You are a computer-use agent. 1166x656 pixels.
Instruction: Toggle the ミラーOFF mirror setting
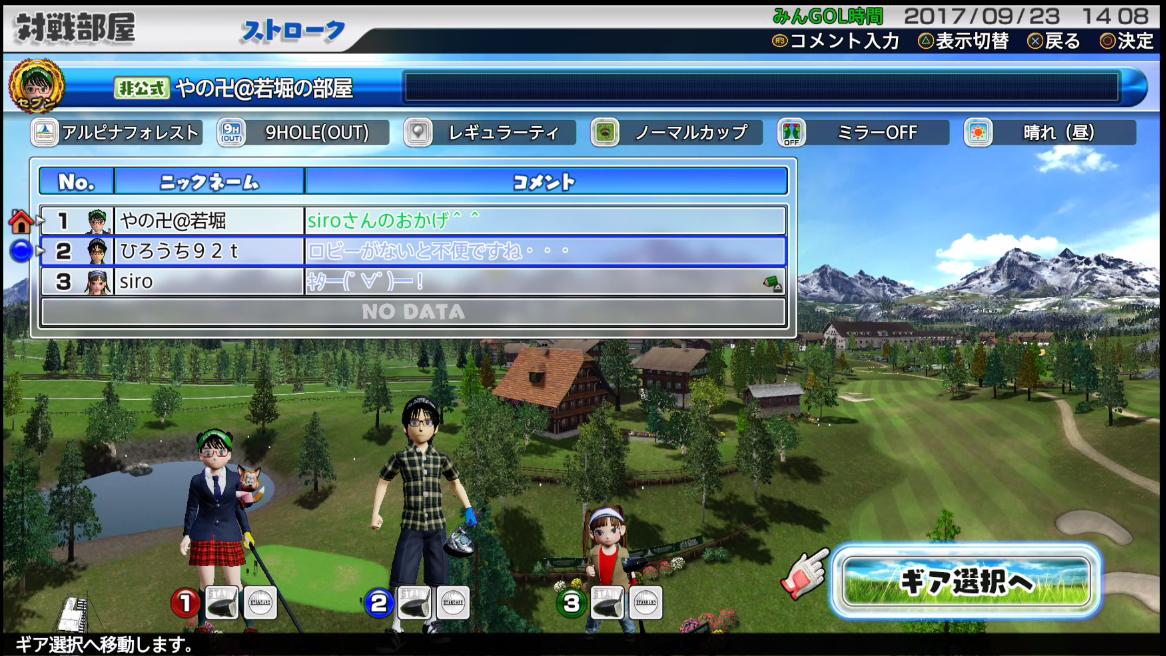[x=863, y=133]
